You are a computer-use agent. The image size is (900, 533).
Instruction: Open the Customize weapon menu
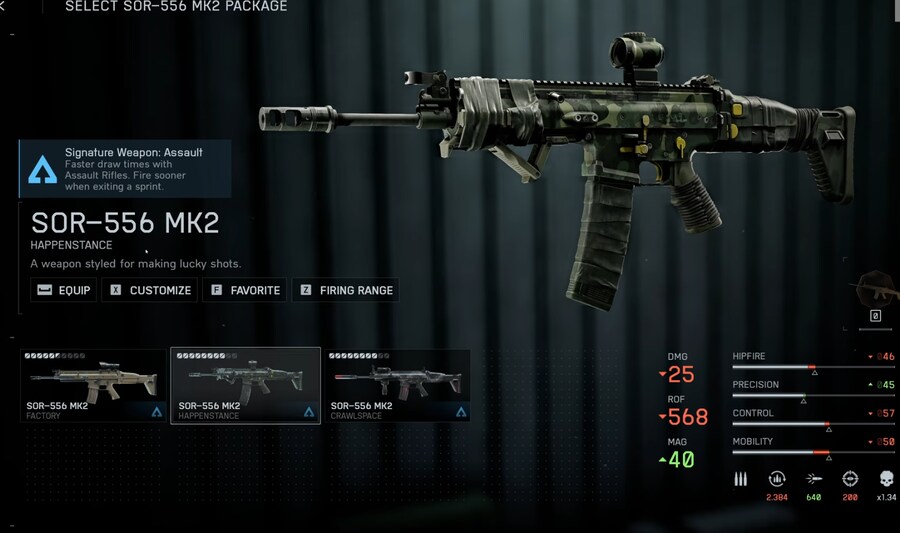coord(151,290)
